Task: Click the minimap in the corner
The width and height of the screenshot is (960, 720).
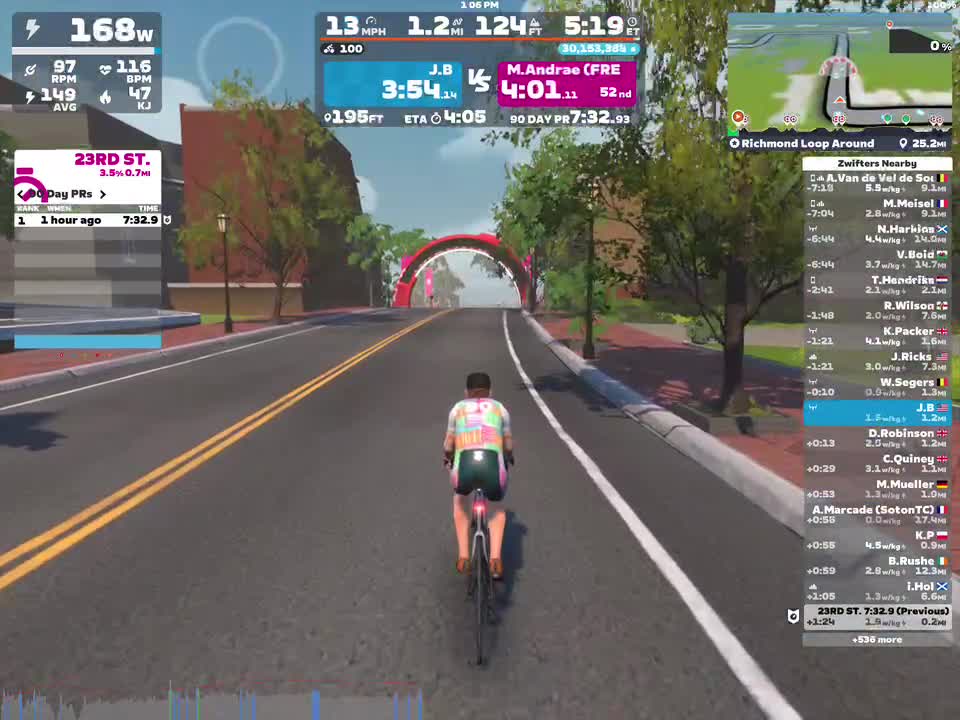Action: pos(839,74)
